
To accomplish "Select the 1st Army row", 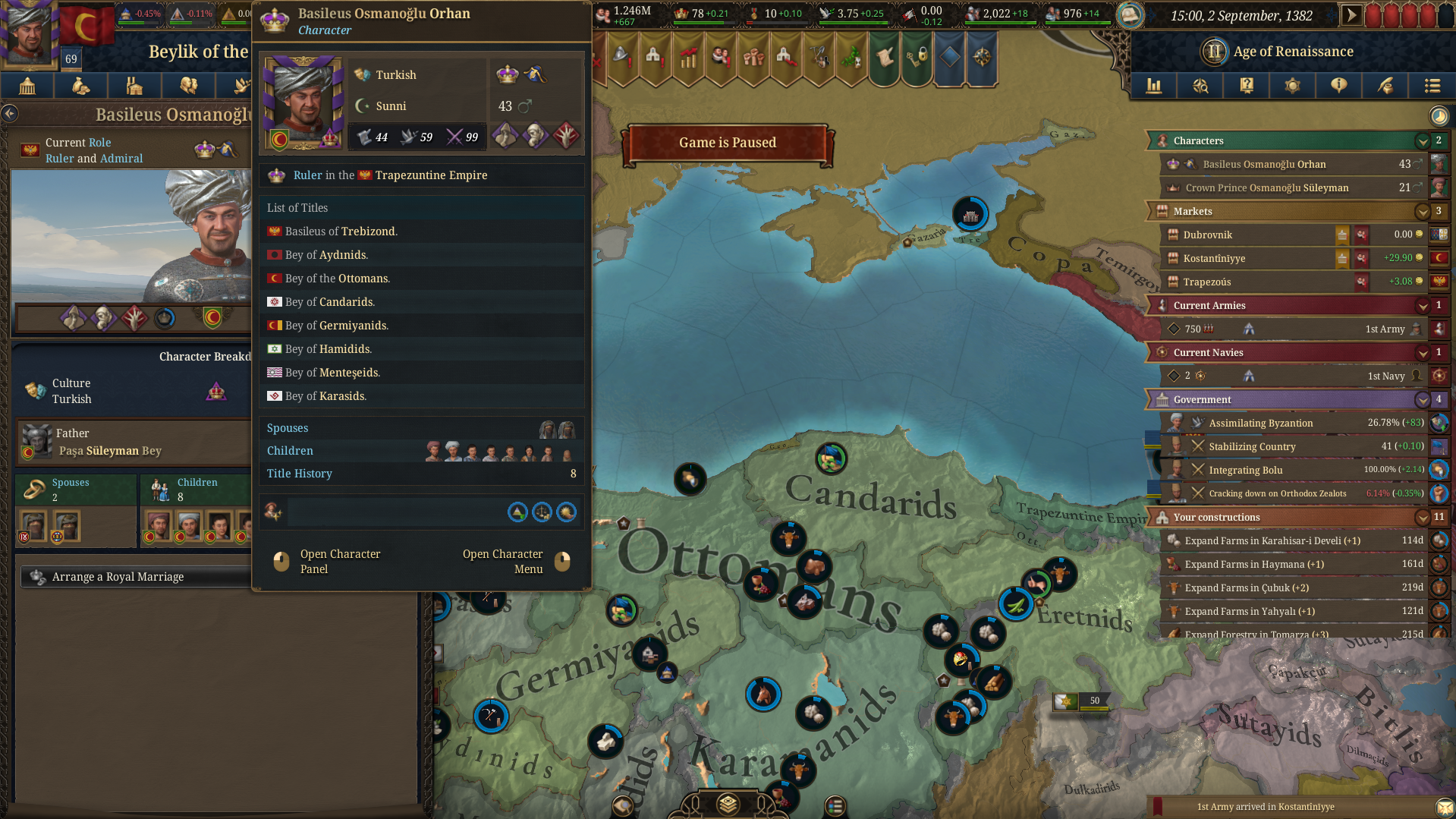I will tap(1288, 329).
